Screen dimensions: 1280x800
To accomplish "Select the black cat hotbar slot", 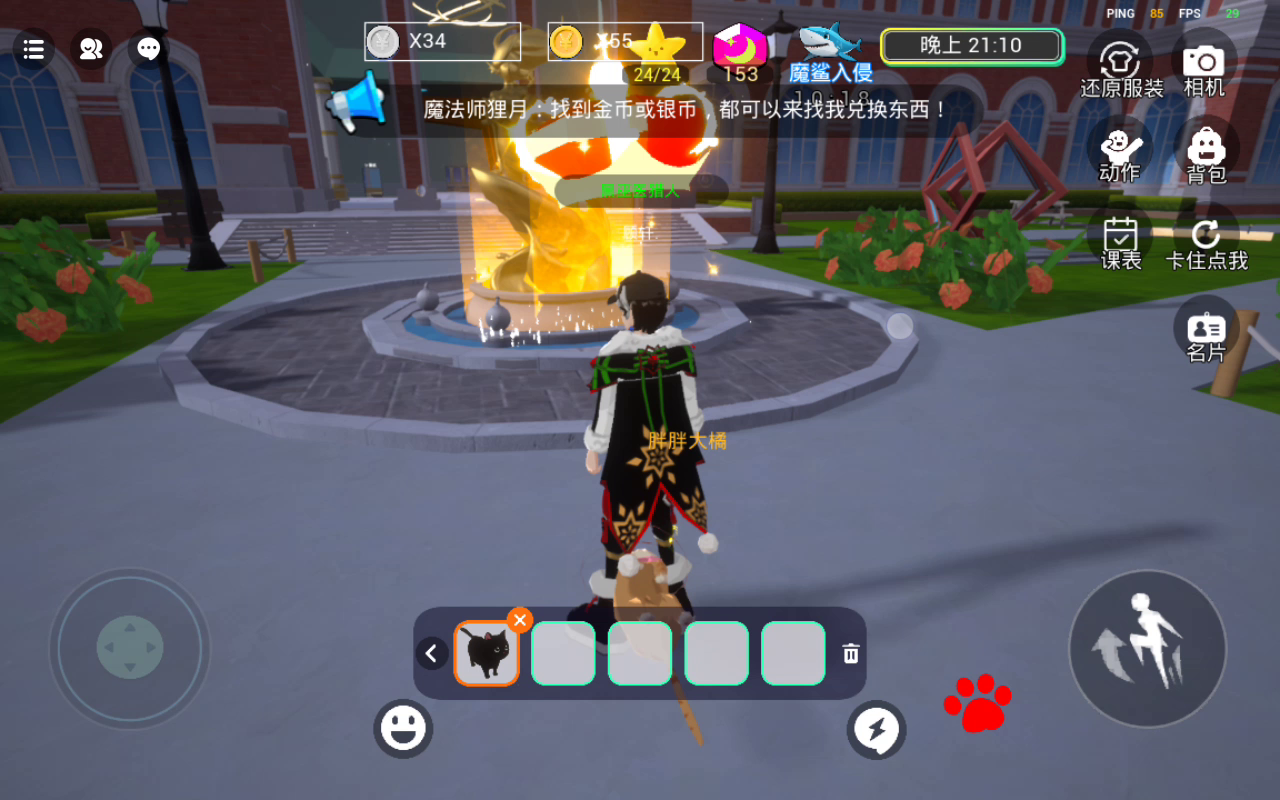I will click(x=487, y=654).
